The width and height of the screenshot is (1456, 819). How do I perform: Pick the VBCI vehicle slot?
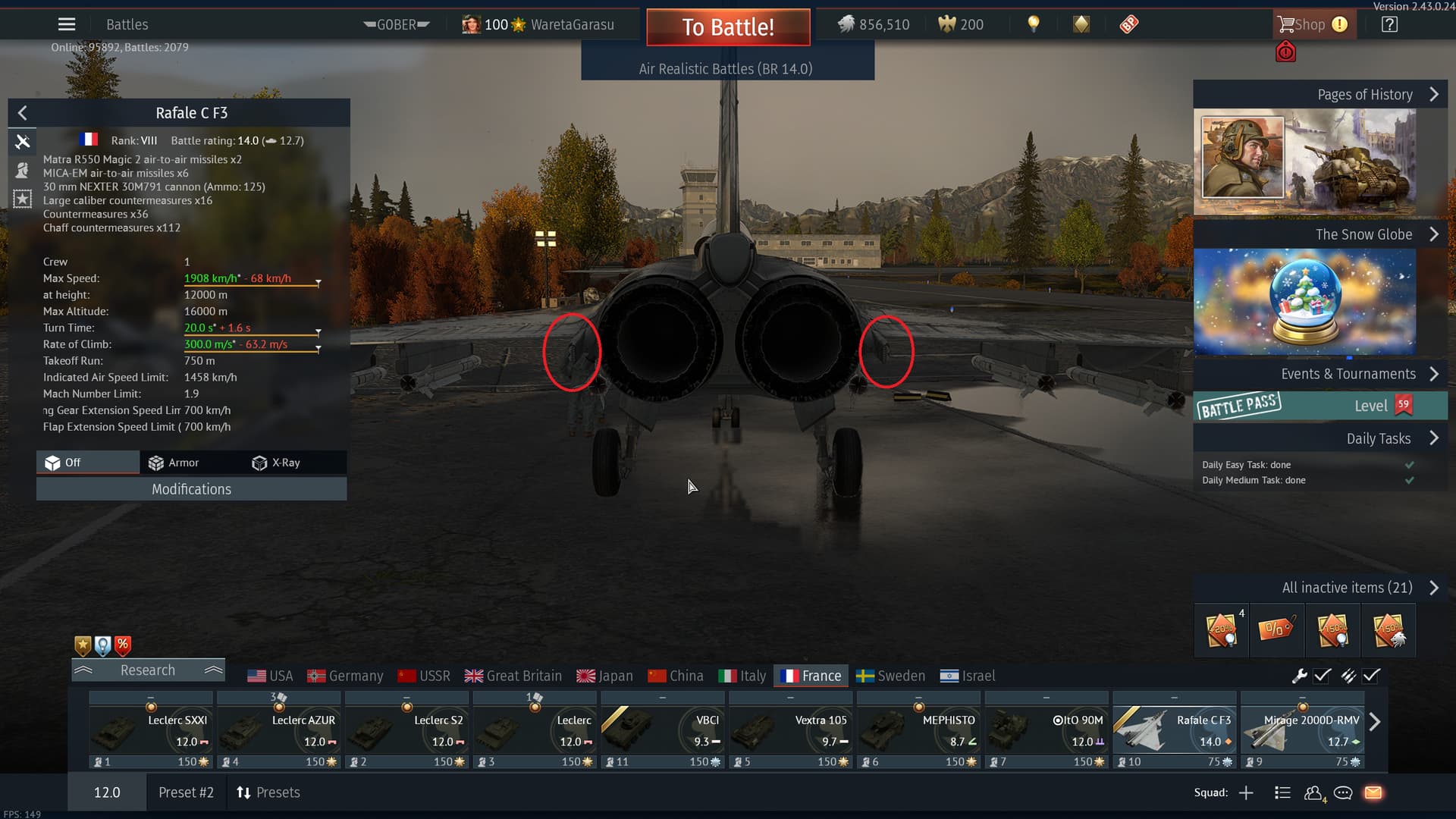click(662, 730)
